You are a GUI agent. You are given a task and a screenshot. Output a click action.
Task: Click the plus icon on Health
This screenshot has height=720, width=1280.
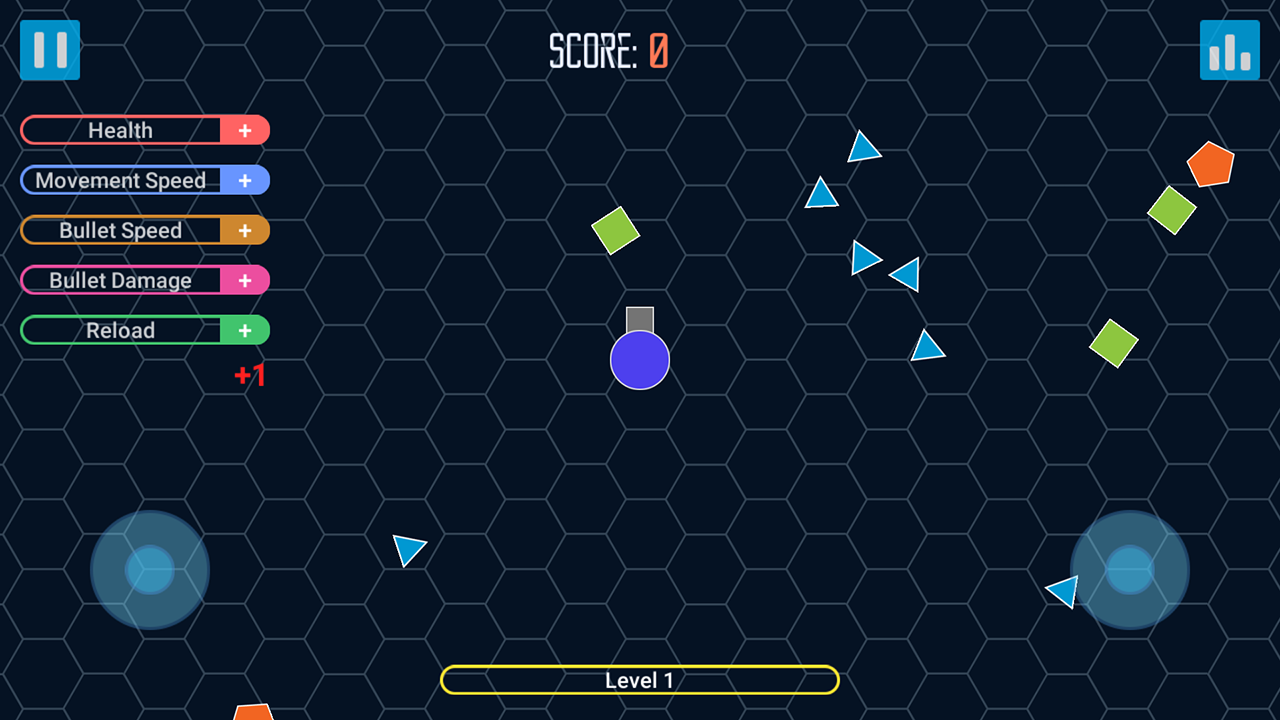coord(245,130)
